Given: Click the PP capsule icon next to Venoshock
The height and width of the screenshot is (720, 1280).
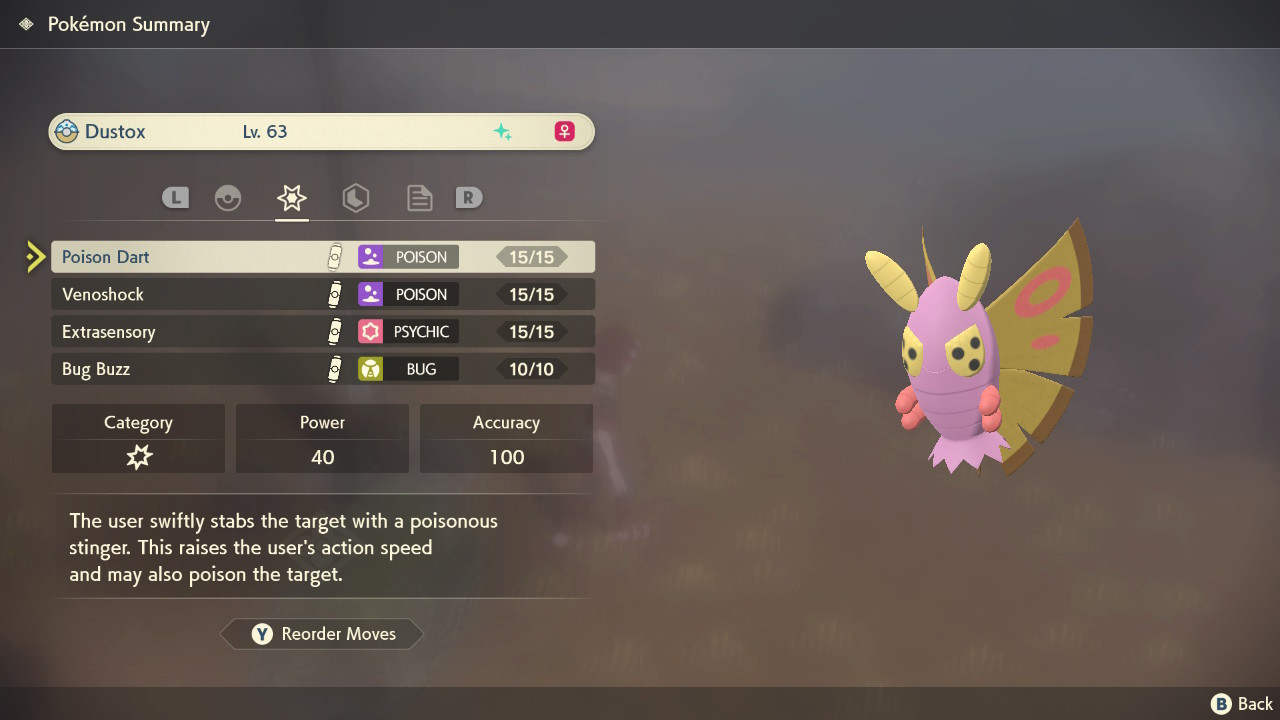Looking at the screenshot, I should [334, 293].
